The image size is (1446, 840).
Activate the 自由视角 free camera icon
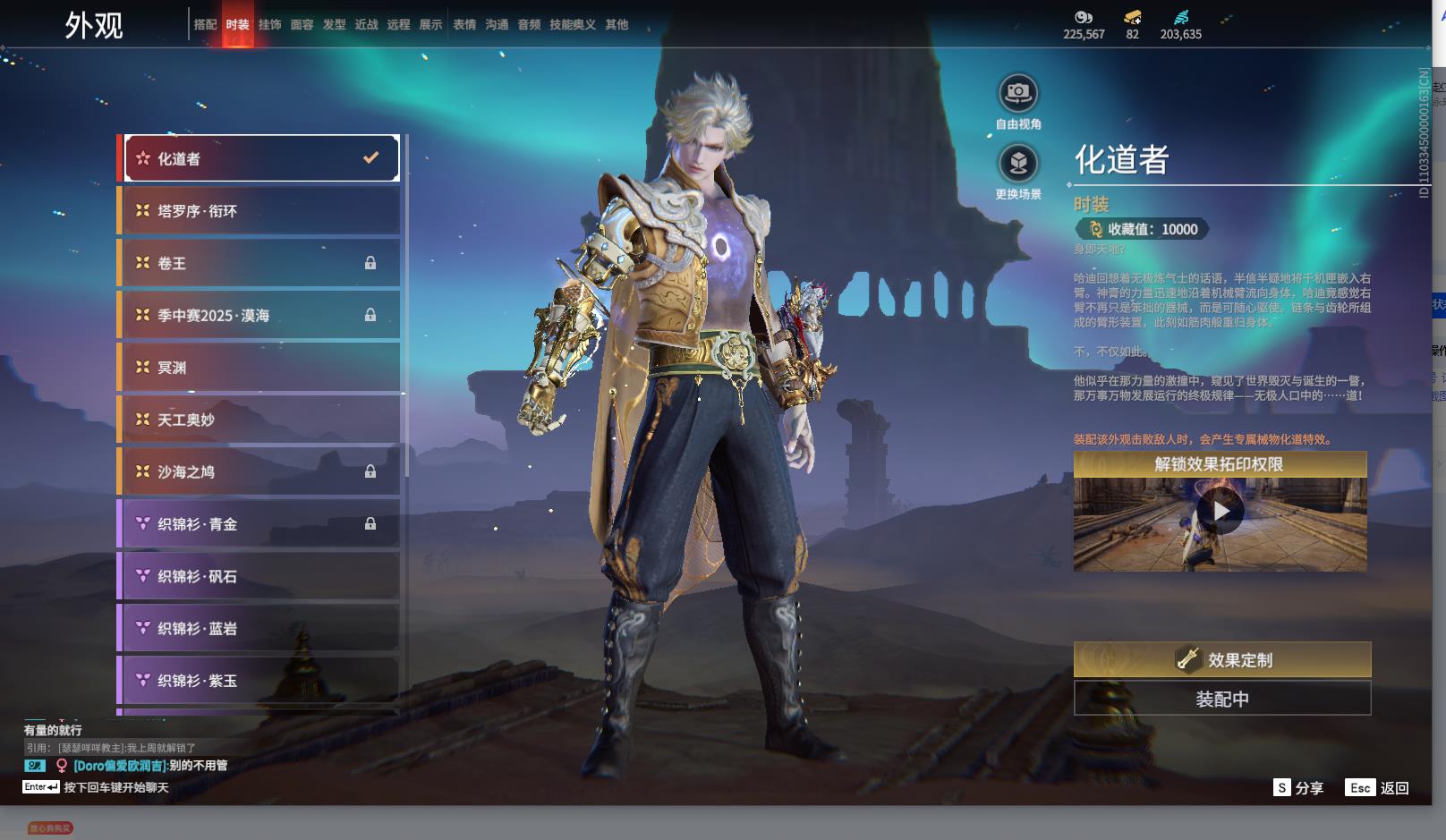click(x=1018, y=93)
